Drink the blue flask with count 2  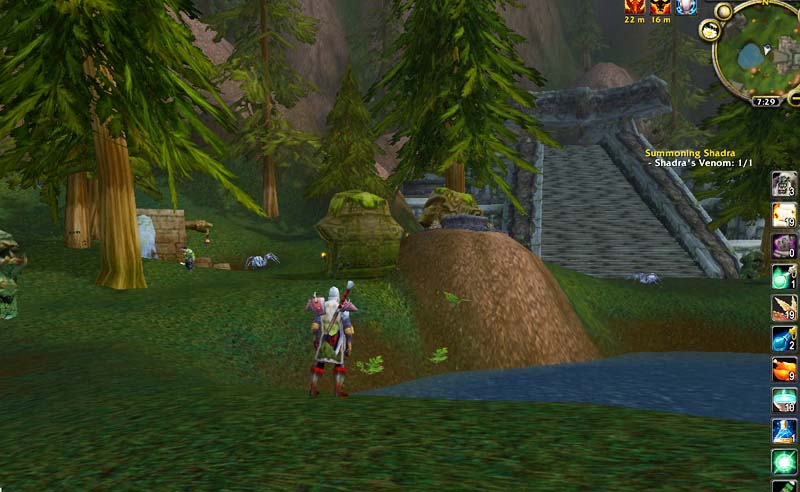click(x=784, y=338)
